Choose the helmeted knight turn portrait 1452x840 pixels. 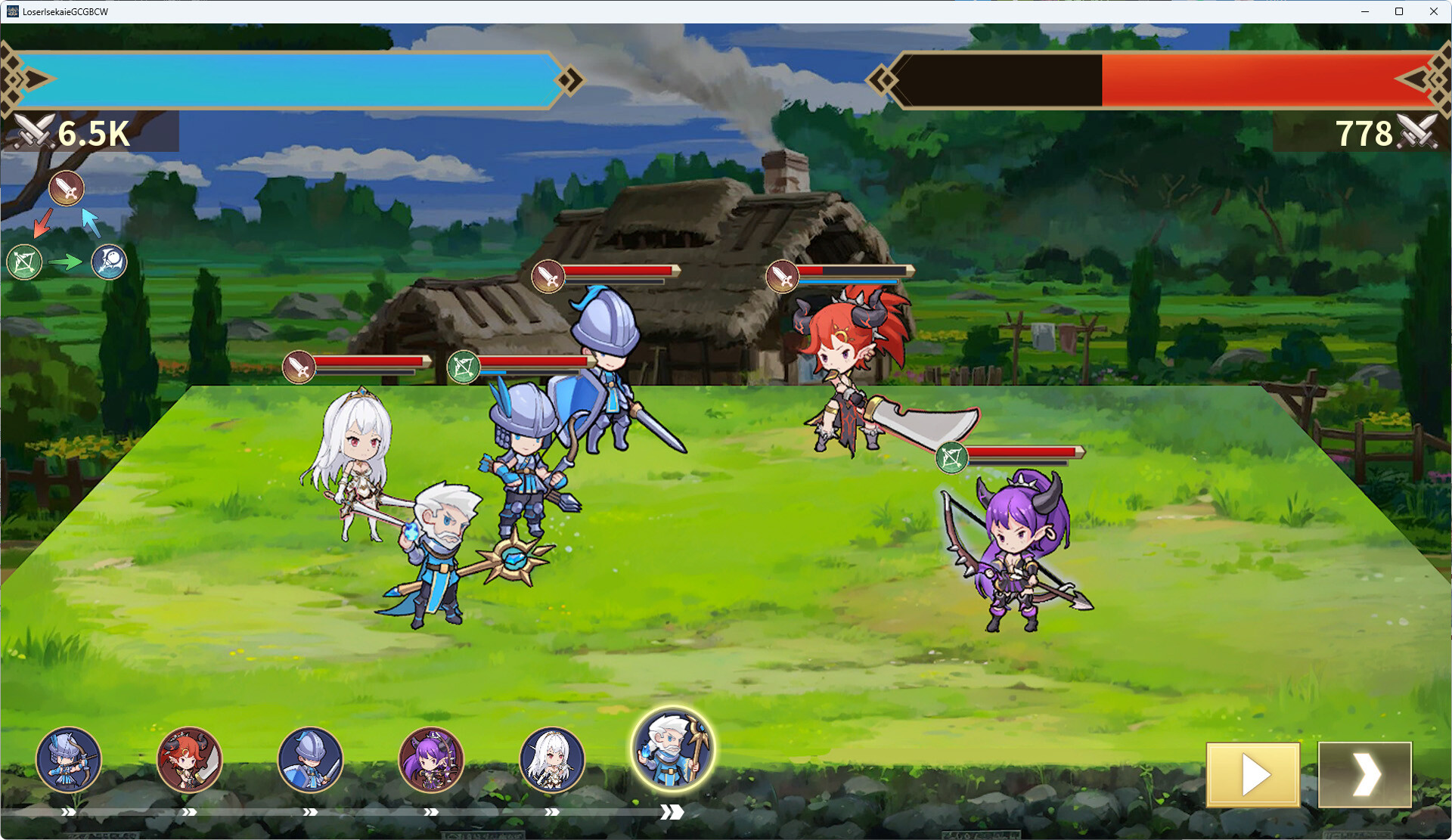tap(310, 759)
